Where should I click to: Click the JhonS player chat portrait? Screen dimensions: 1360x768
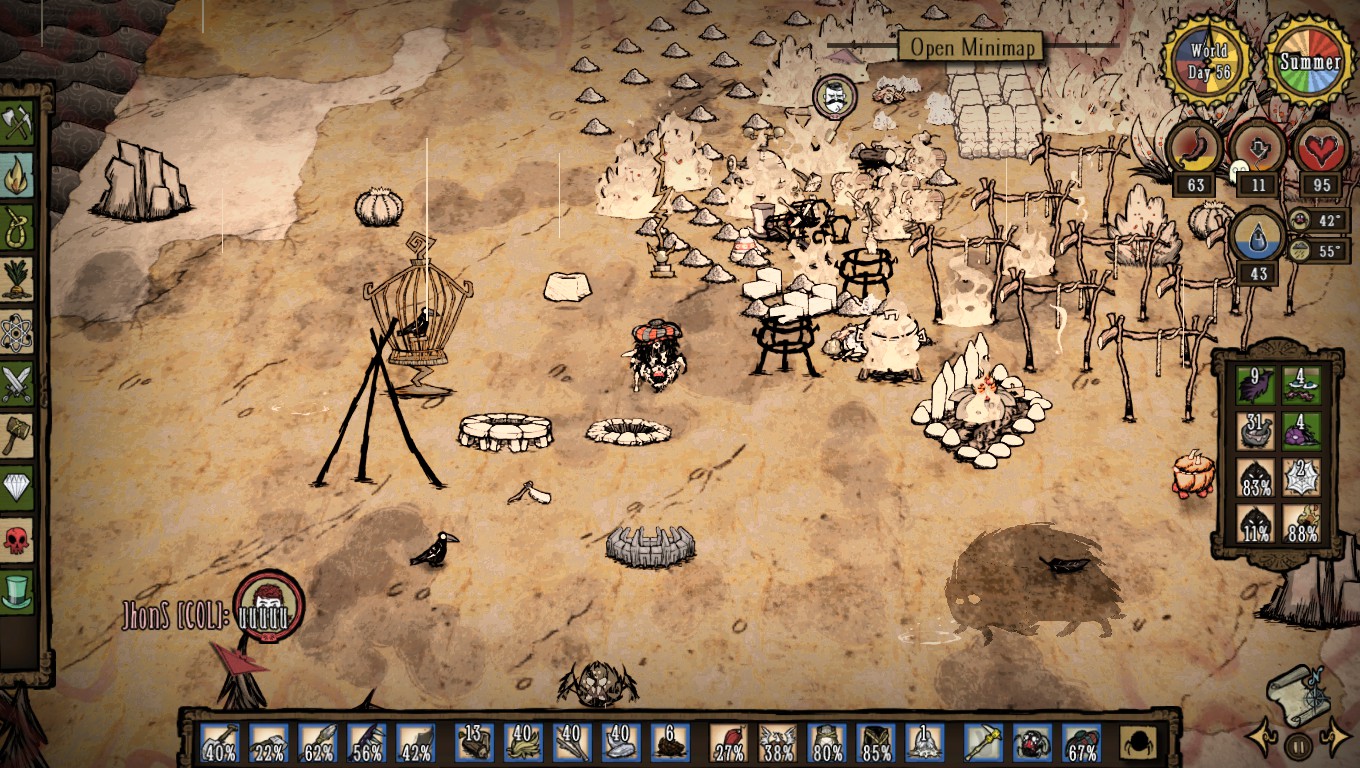[268, 604]
